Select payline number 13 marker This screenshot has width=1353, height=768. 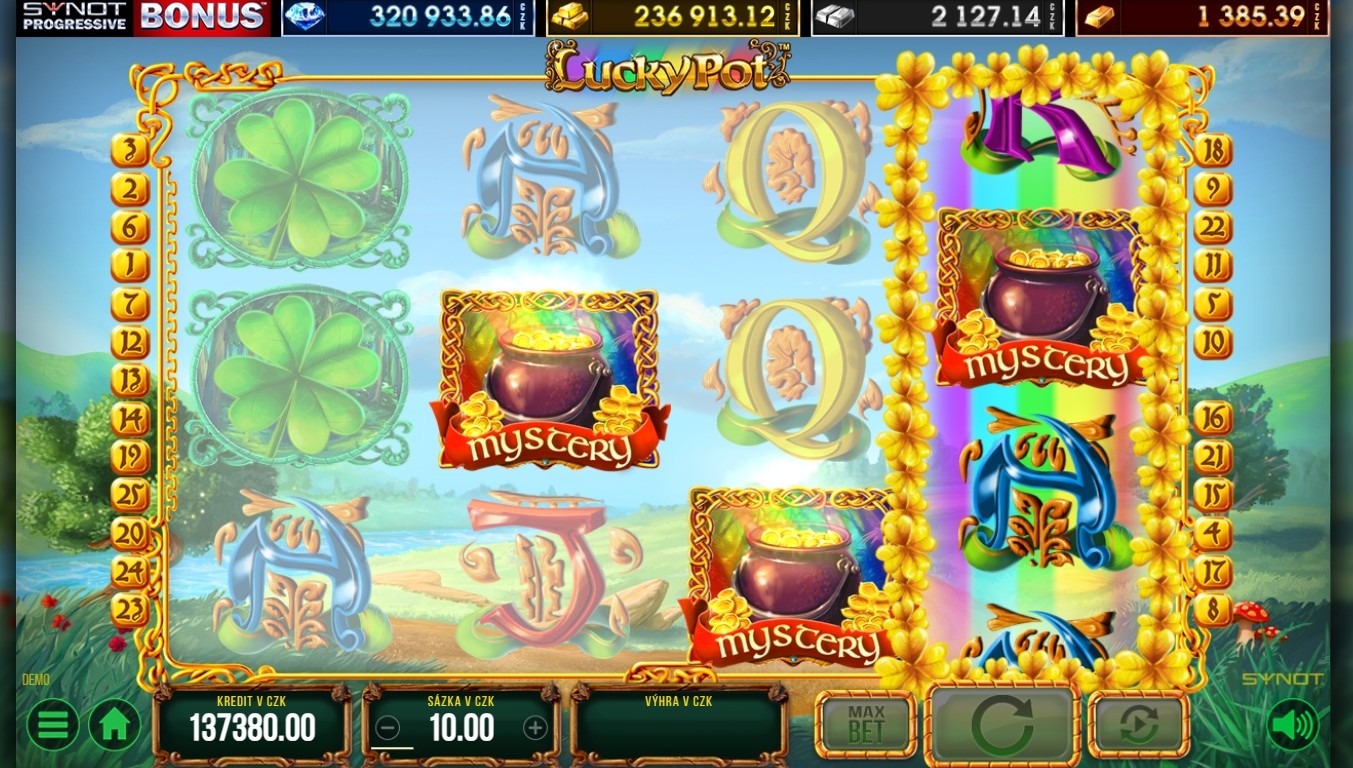coord(130,381)
